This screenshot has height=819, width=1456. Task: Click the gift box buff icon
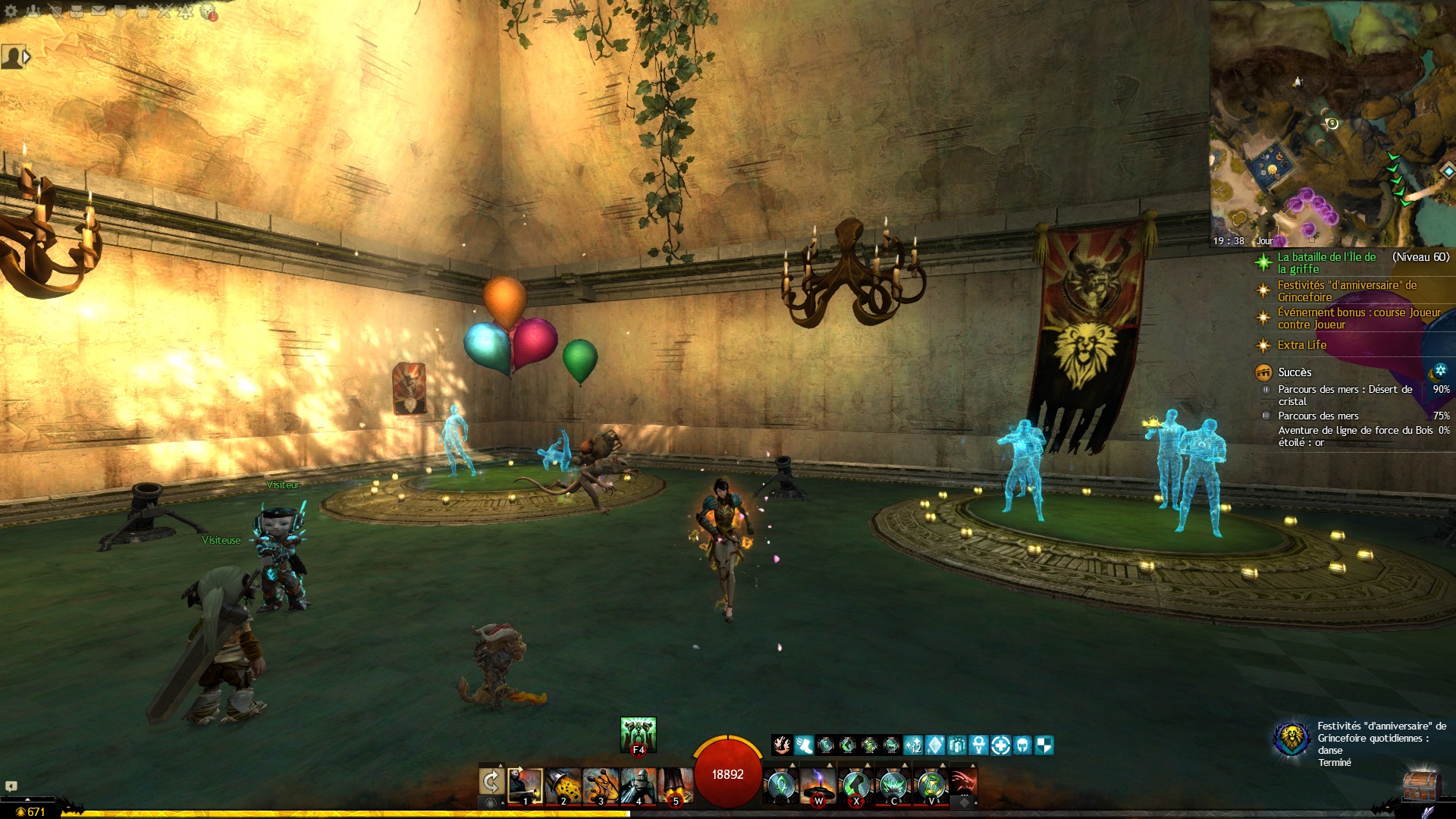(957, 745)
